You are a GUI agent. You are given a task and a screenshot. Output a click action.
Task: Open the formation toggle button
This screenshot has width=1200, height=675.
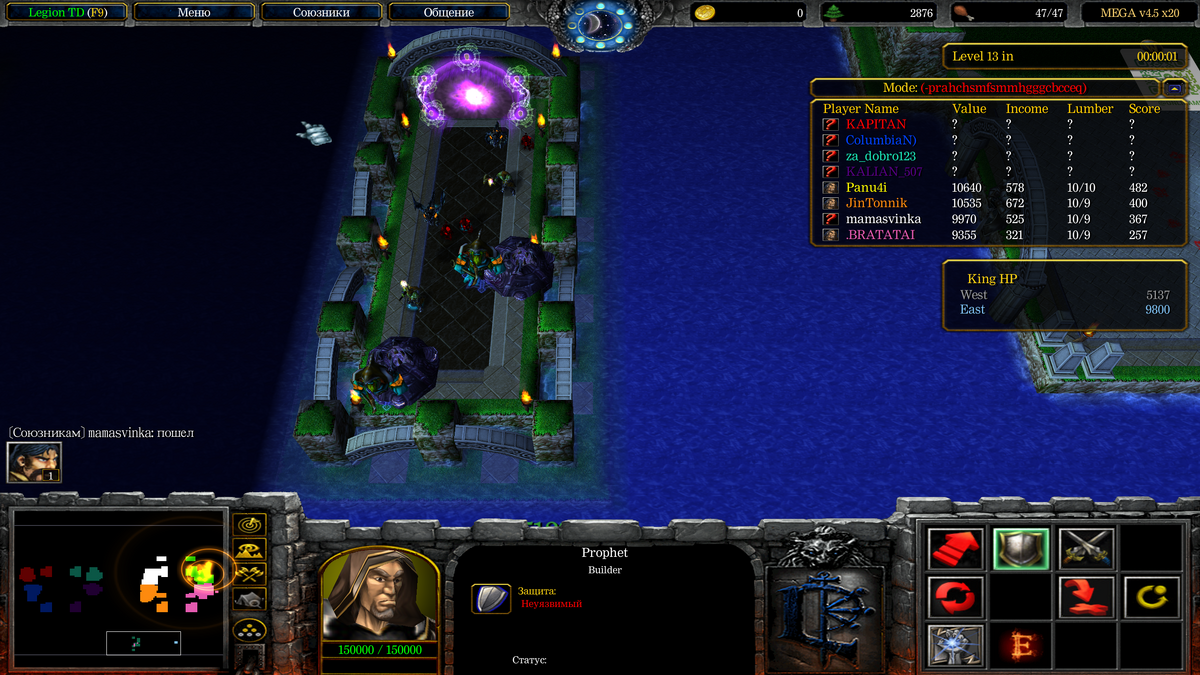249,630
